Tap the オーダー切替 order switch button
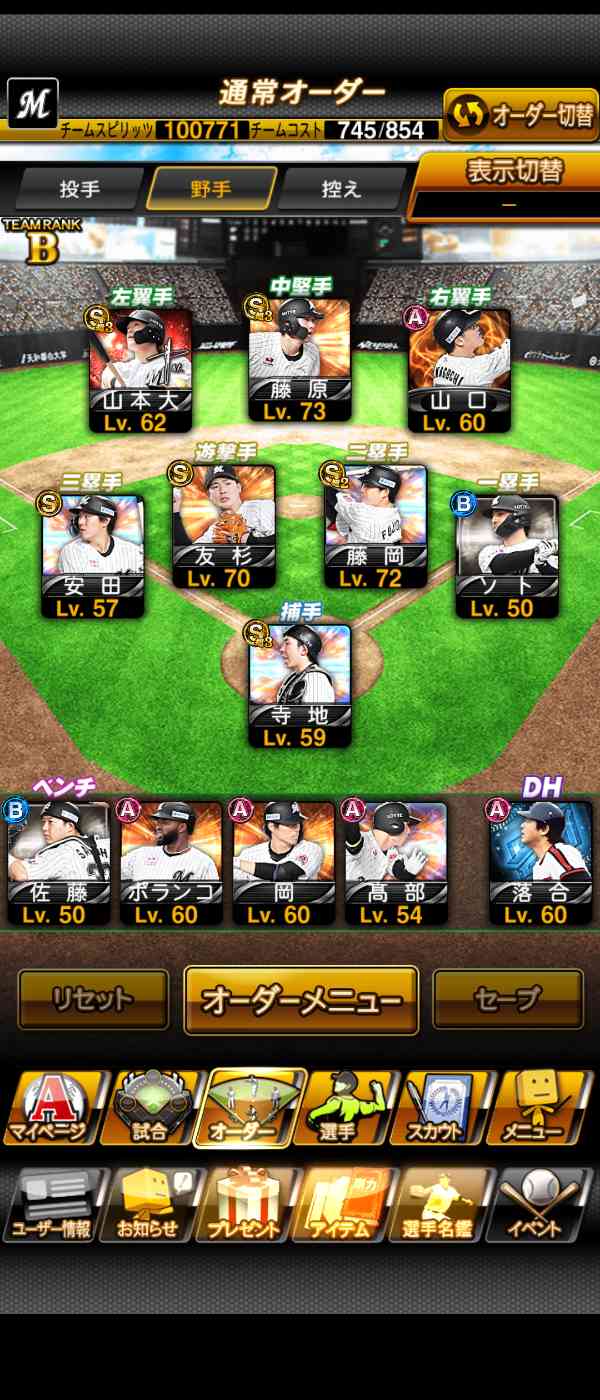 tap(520, 115)
